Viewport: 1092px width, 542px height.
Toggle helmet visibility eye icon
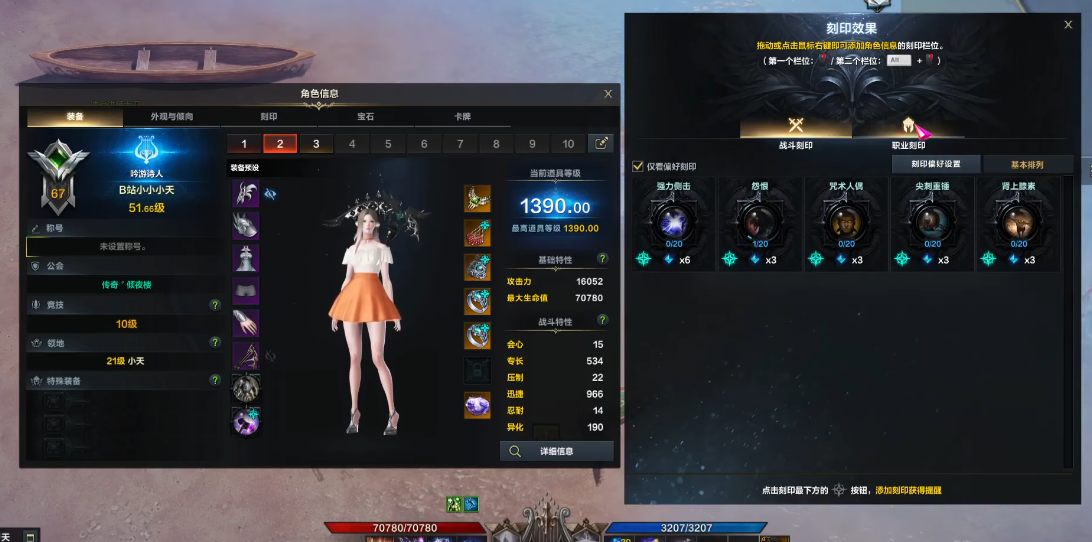click(271, 193)
